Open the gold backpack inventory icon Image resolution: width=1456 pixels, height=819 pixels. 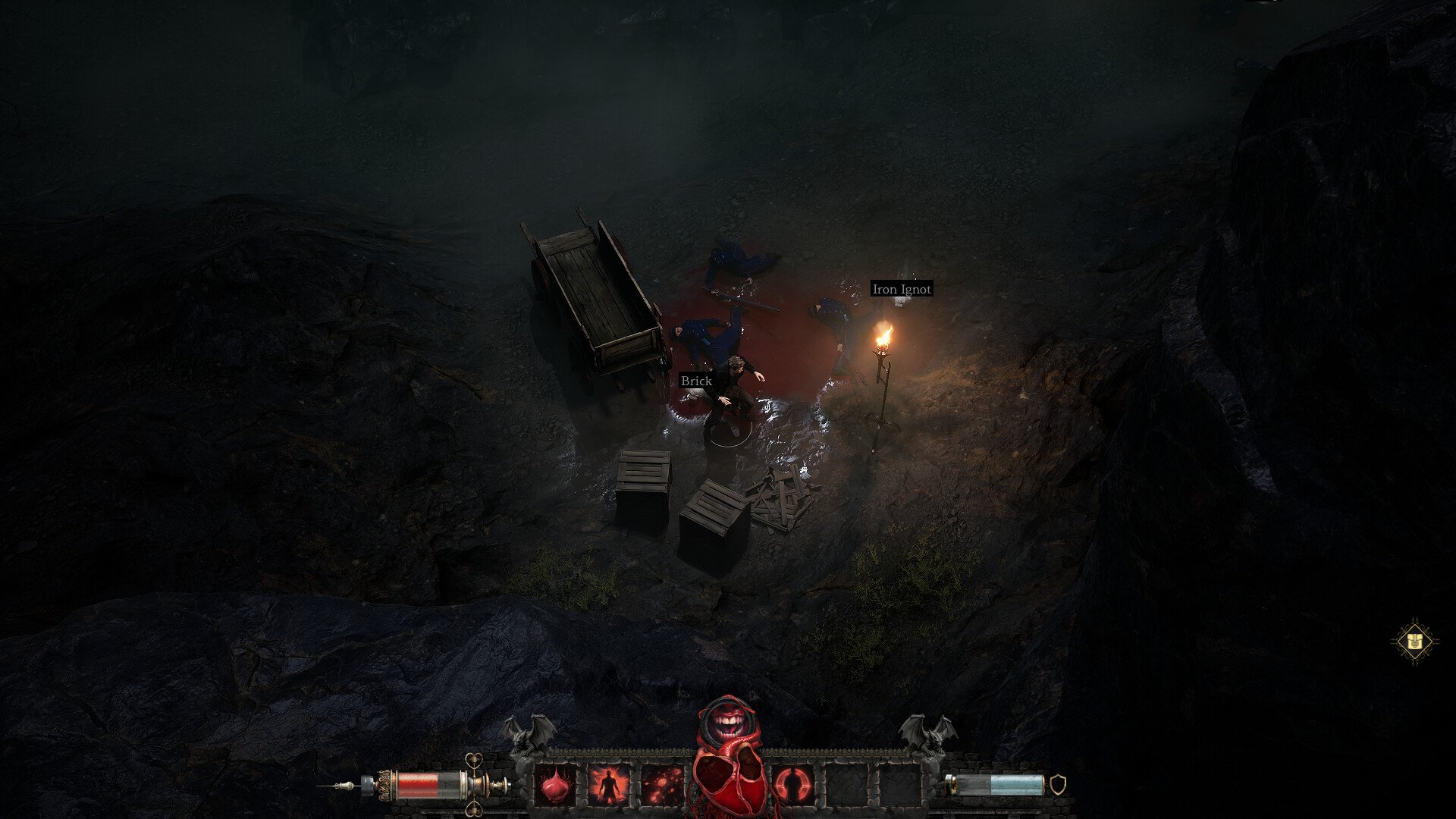pyautogui.click(x=1414, y=642)
